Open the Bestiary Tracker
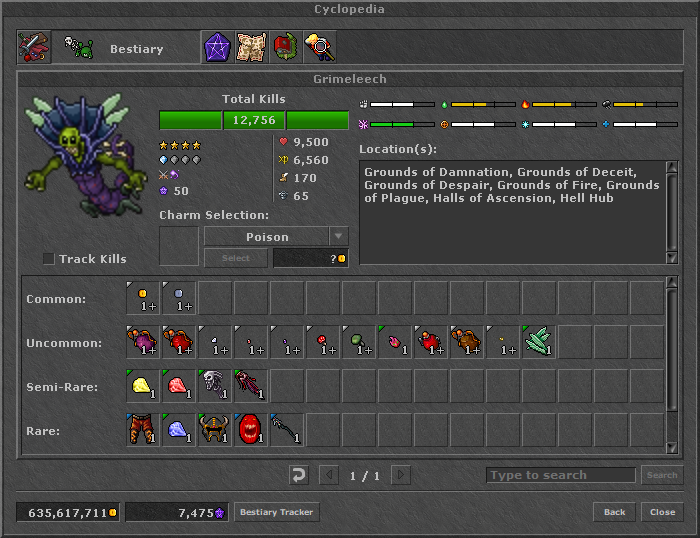Screen dimensions: 700x538 277,512
